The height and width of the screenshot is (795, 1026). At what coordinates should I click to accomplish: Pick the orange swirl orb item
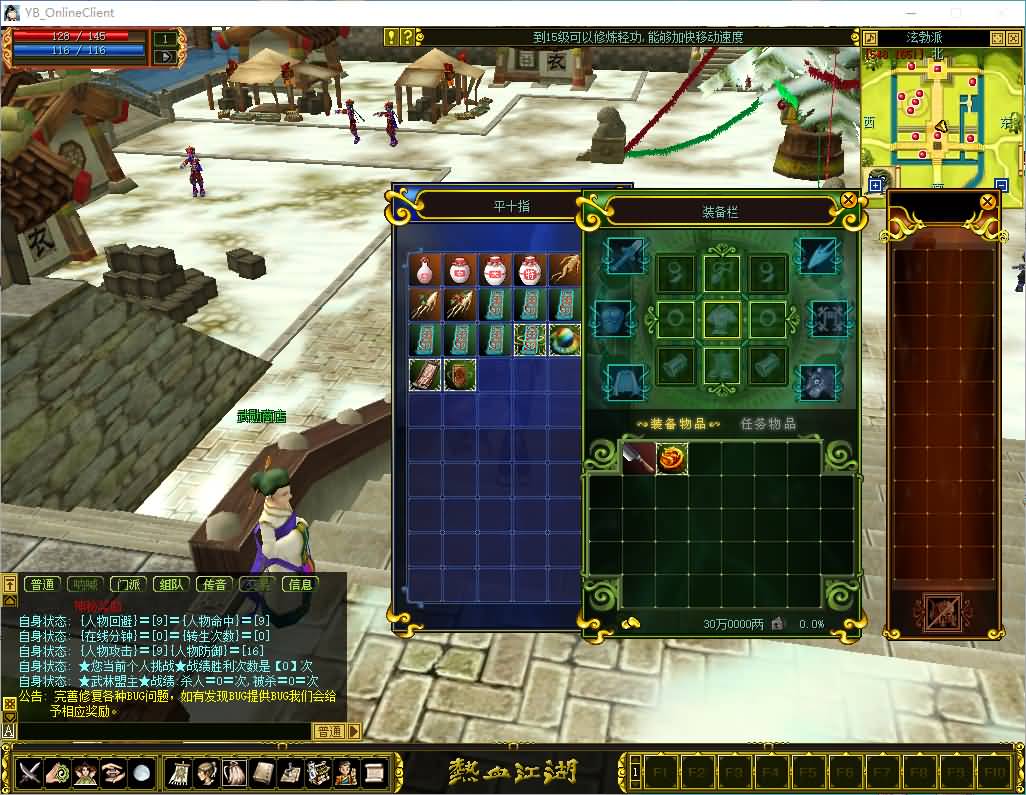671,459
